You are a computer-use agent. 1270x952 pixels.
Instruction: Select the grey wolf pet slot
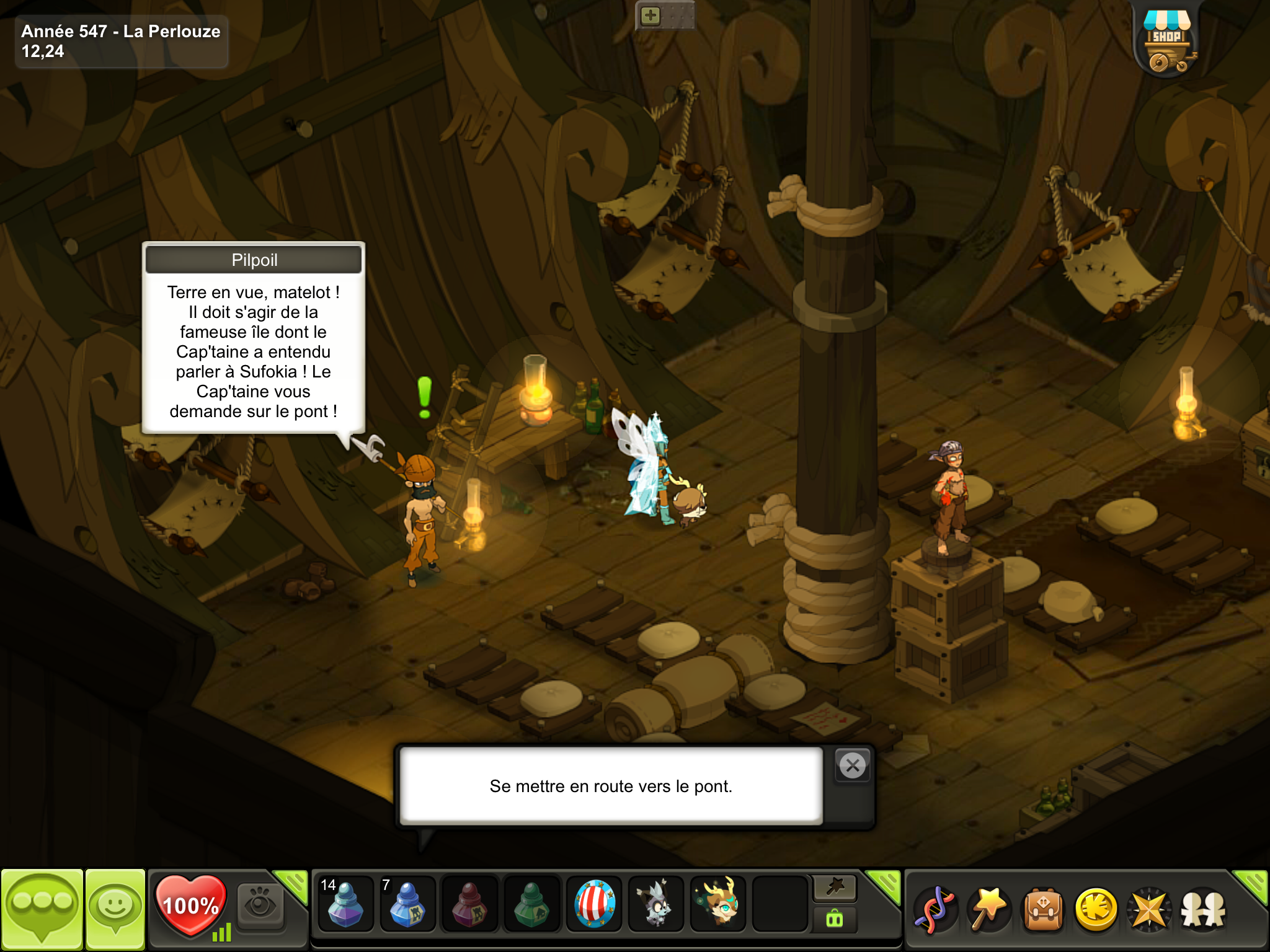[655, 905]
